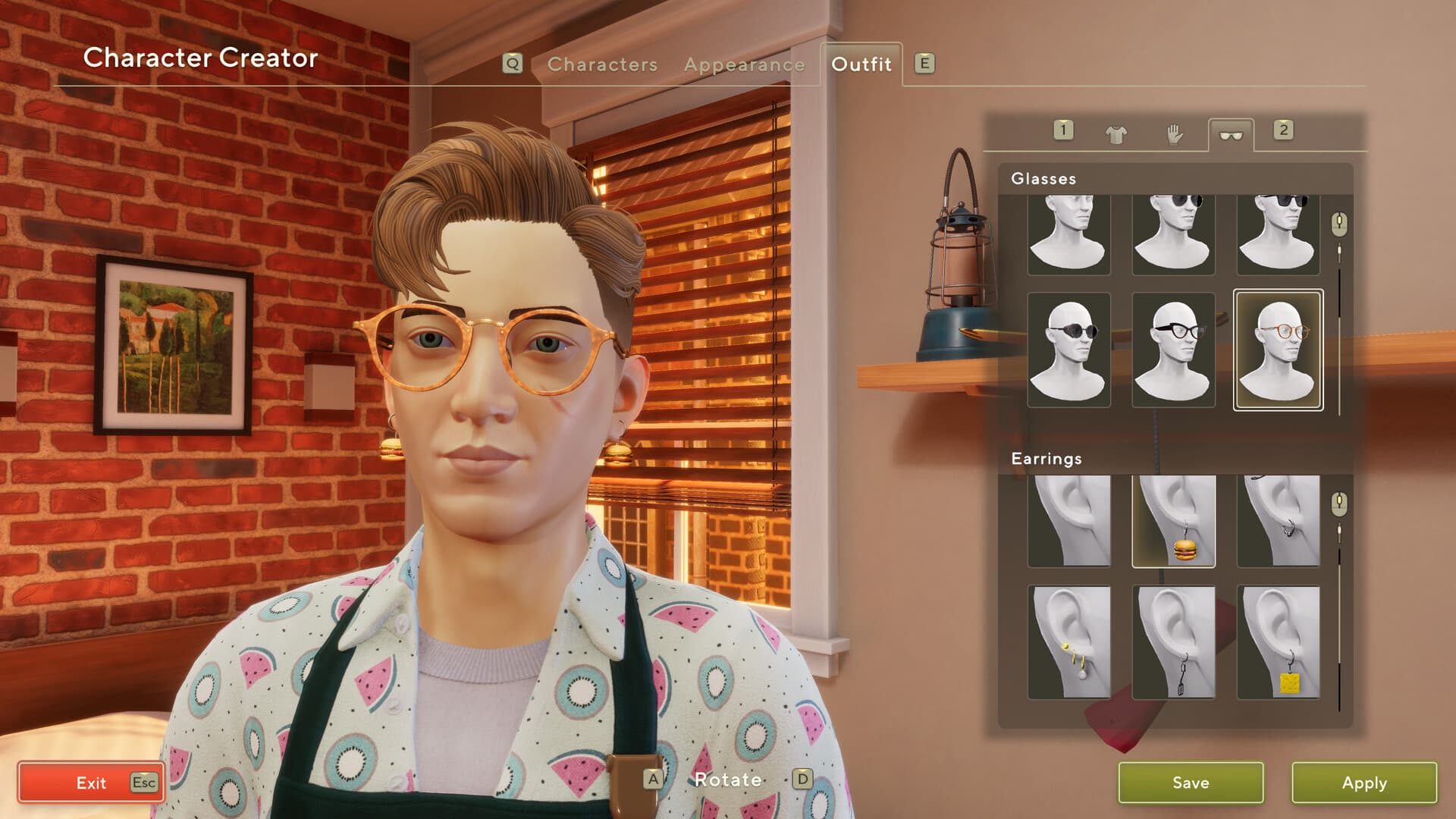Switch to the Characters tab
The image size is (1456, 819).
pyautogui.click(x=602, y=64)
